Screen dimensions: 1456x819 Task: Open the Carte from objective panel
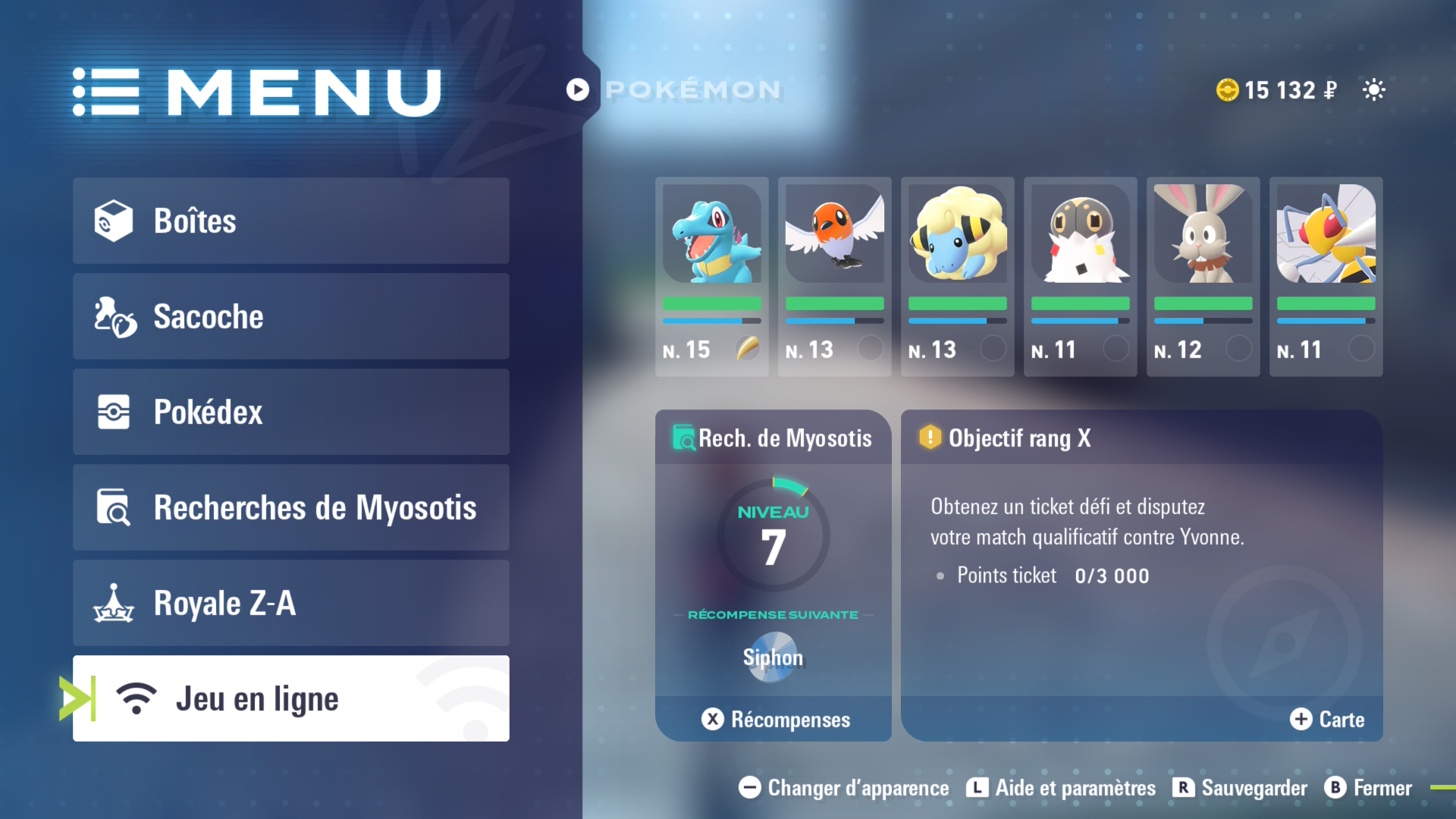(x=1327, y=719)
